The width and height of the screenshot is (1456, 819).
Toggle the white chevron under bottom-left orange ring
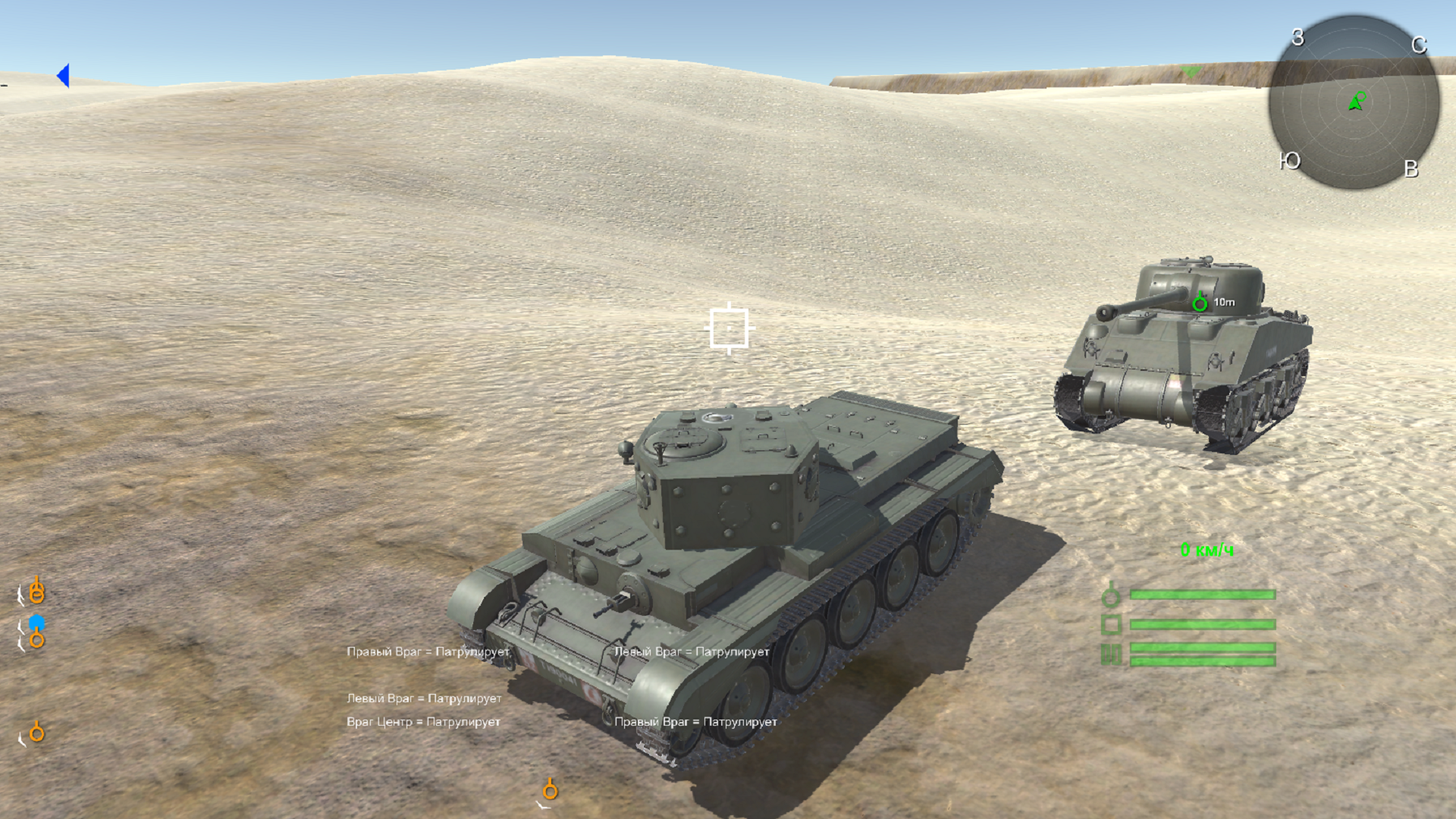click(x=21, y=739)
